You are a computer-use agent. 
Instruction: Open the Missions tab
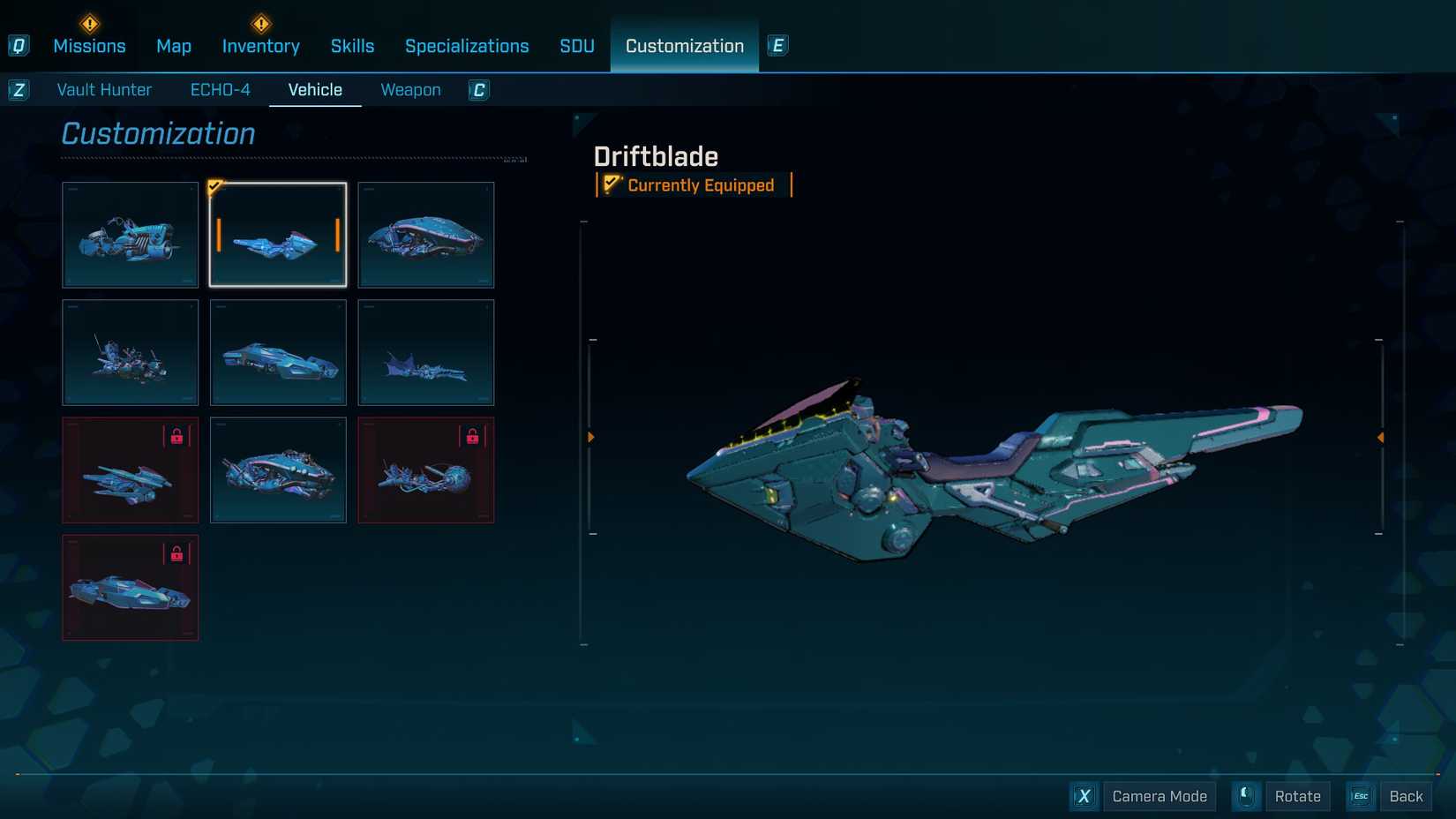89,46
